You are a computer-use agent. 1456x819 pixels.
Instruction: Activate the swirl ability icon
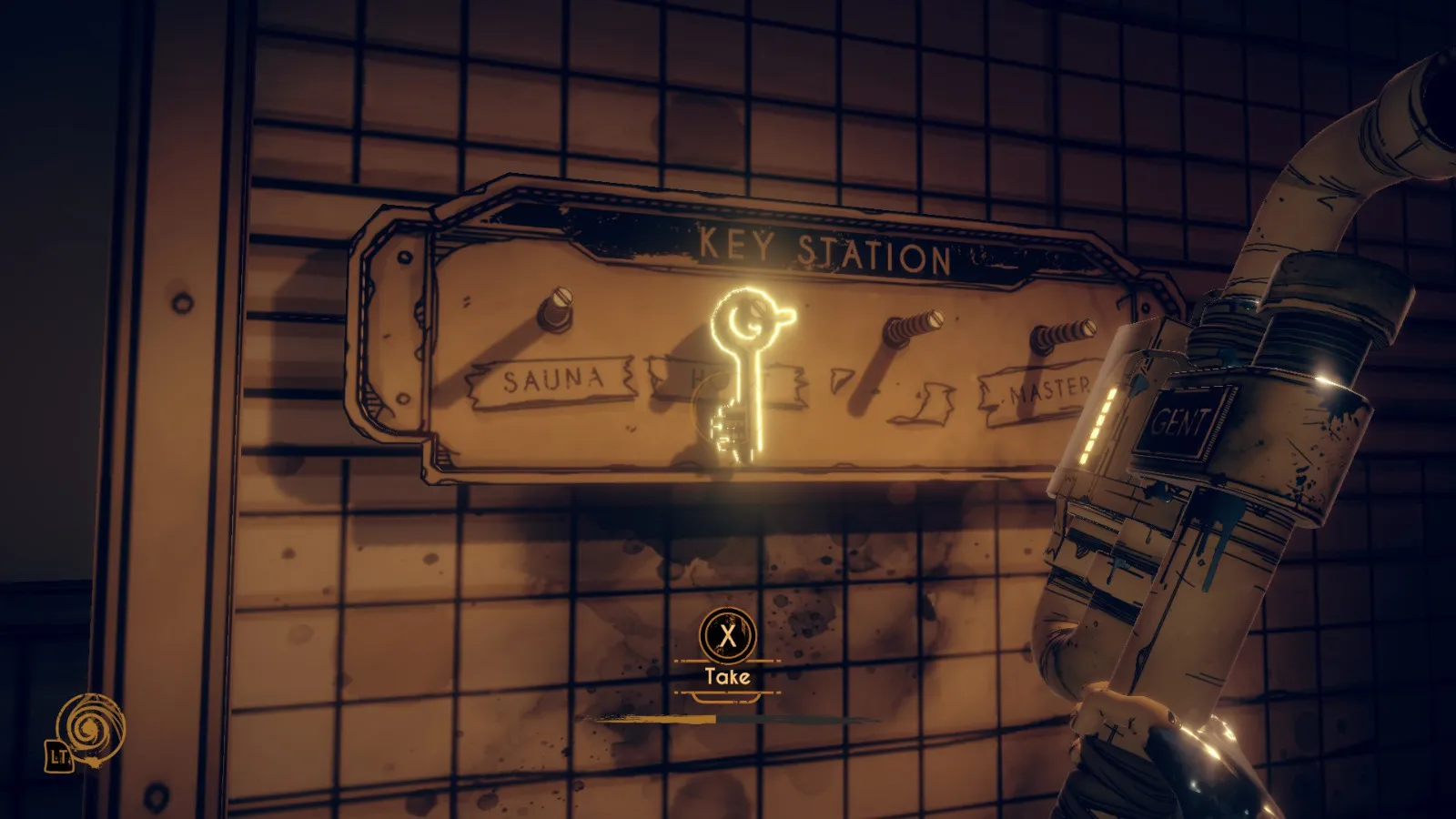tap(89, 728)
